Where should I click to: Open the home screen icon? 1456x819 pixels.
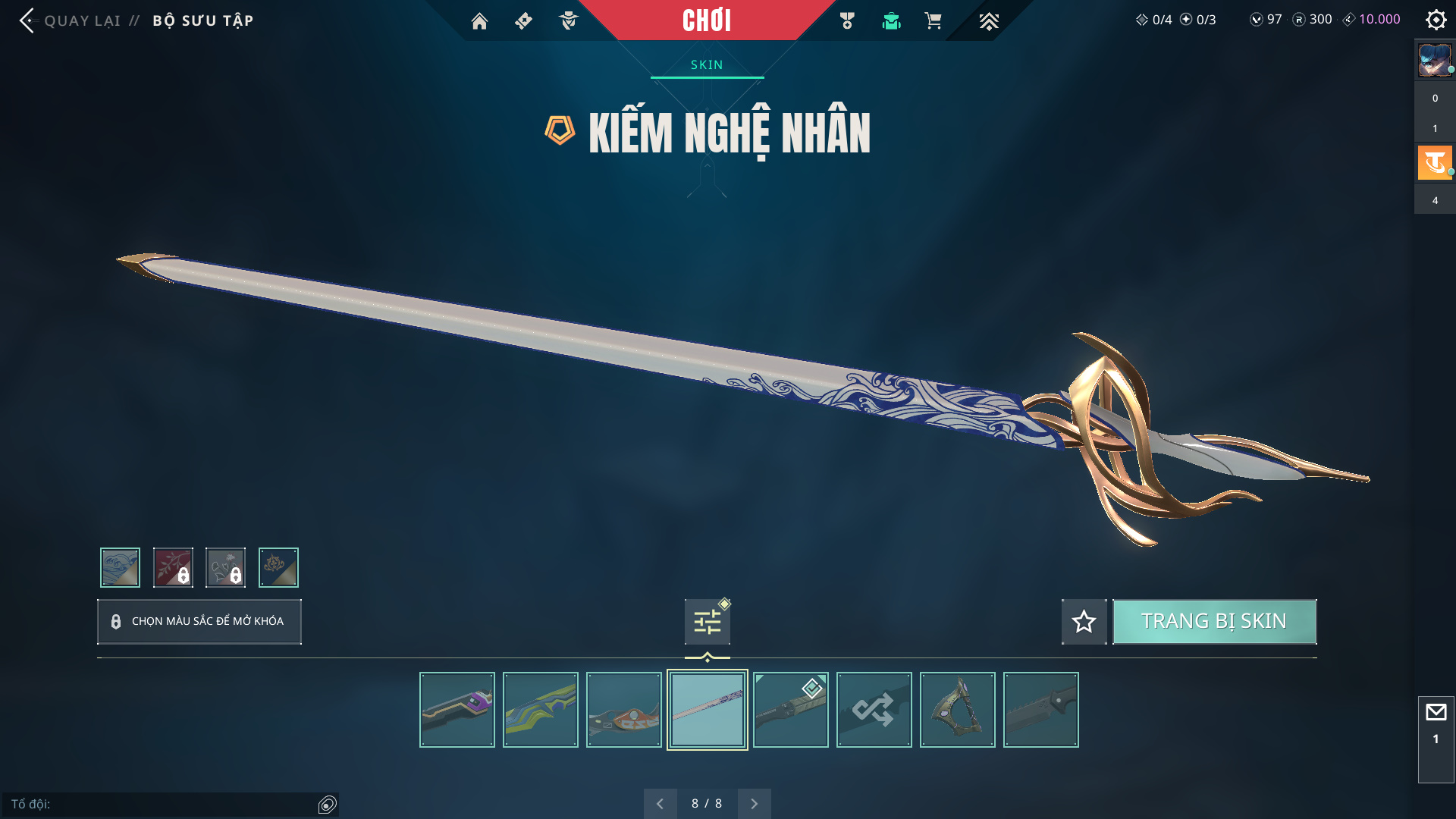(x=479, y=21)
